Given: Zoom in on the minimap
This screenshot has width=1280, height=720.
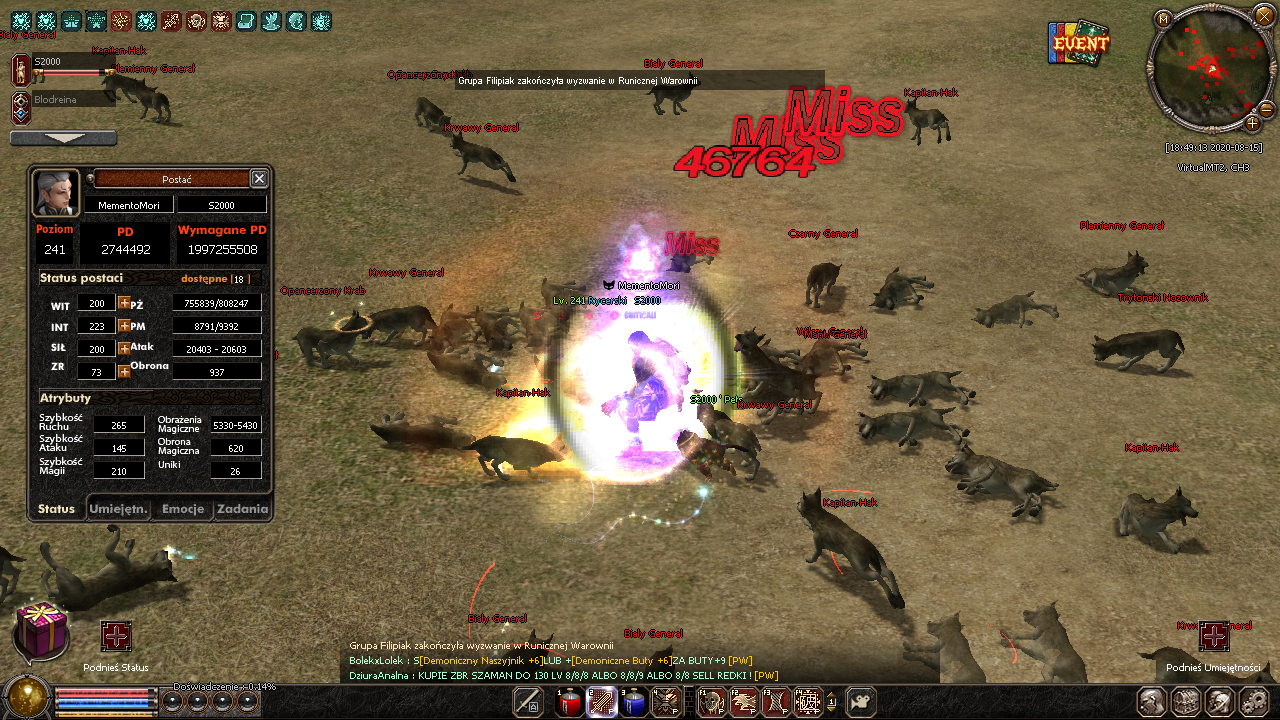Looking at the screenshot, I should (x=1252, y=123).
